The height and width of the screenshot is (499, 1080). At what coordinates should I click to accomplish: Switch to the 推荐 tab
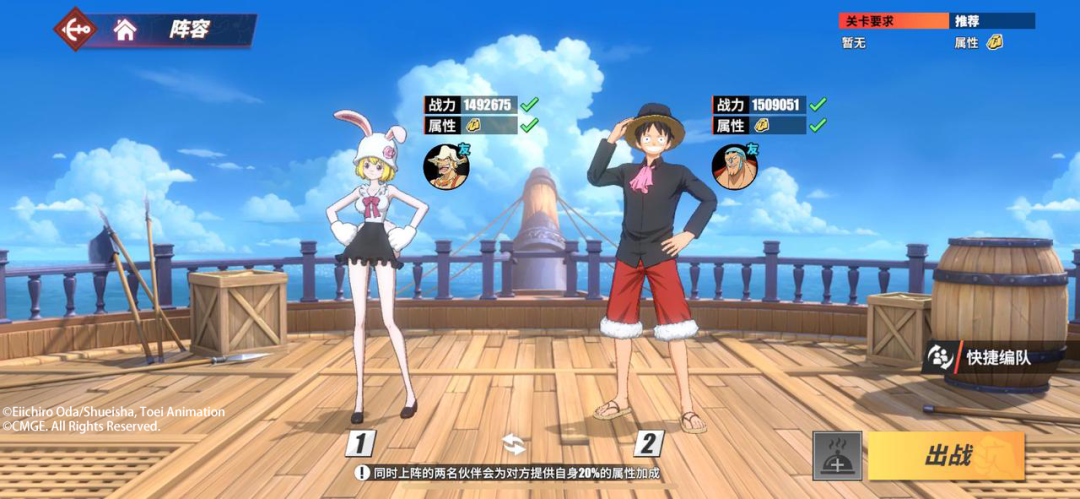(991, 21)
